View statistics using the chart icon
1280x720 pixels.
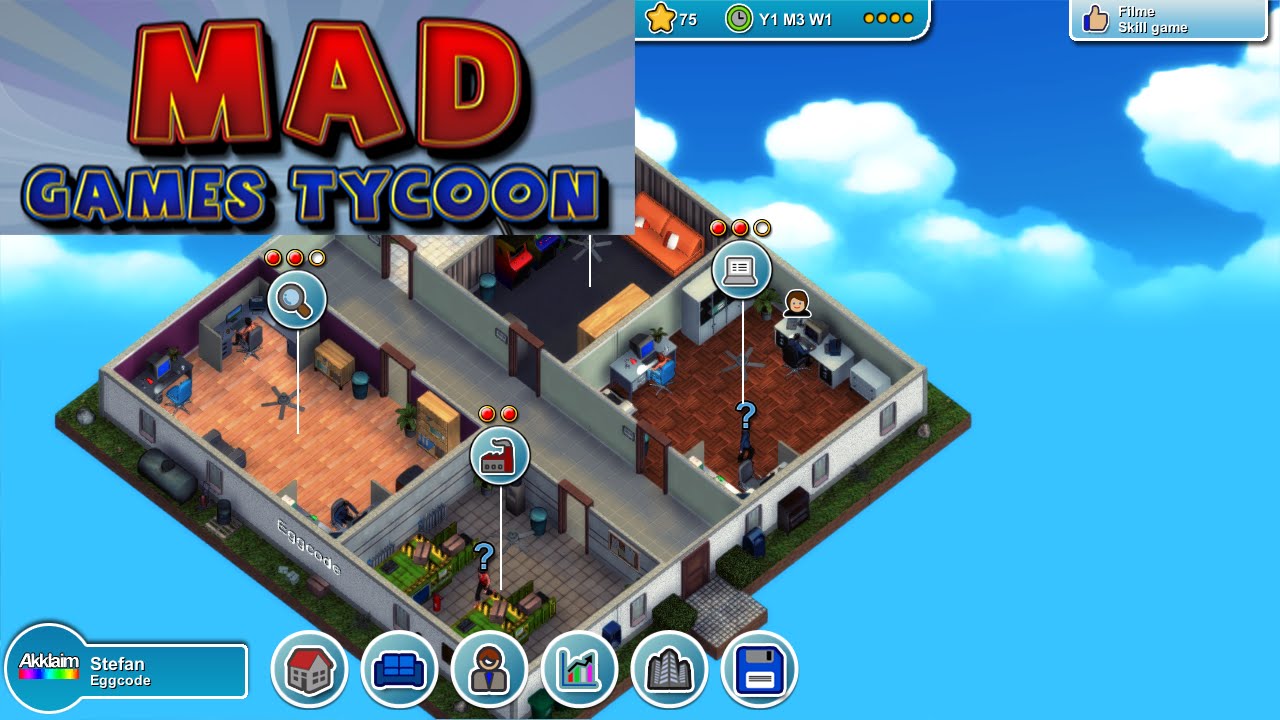coord(579,670)
